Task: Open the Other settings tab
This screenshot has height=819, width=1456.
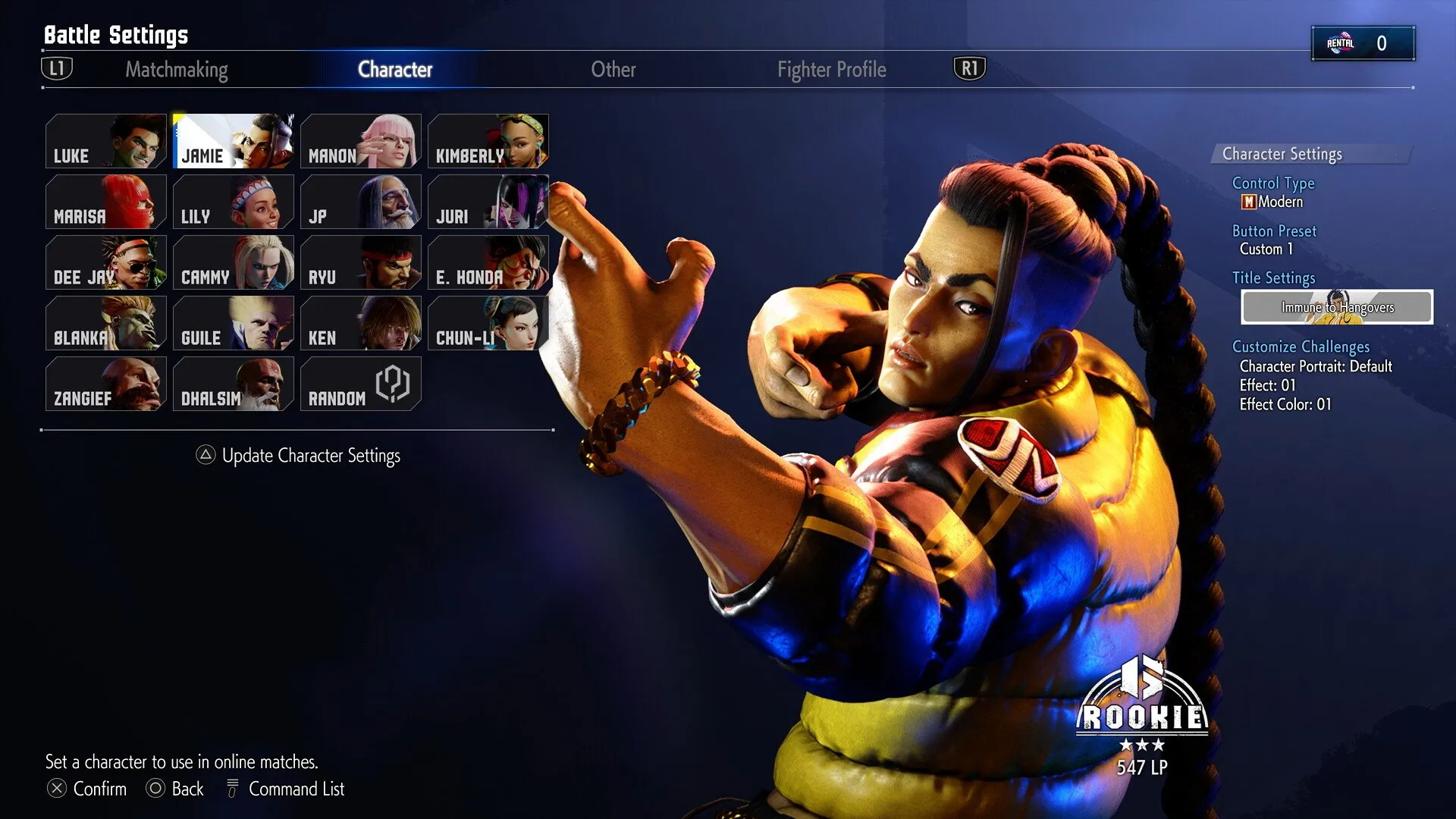Action: point(613,70)
